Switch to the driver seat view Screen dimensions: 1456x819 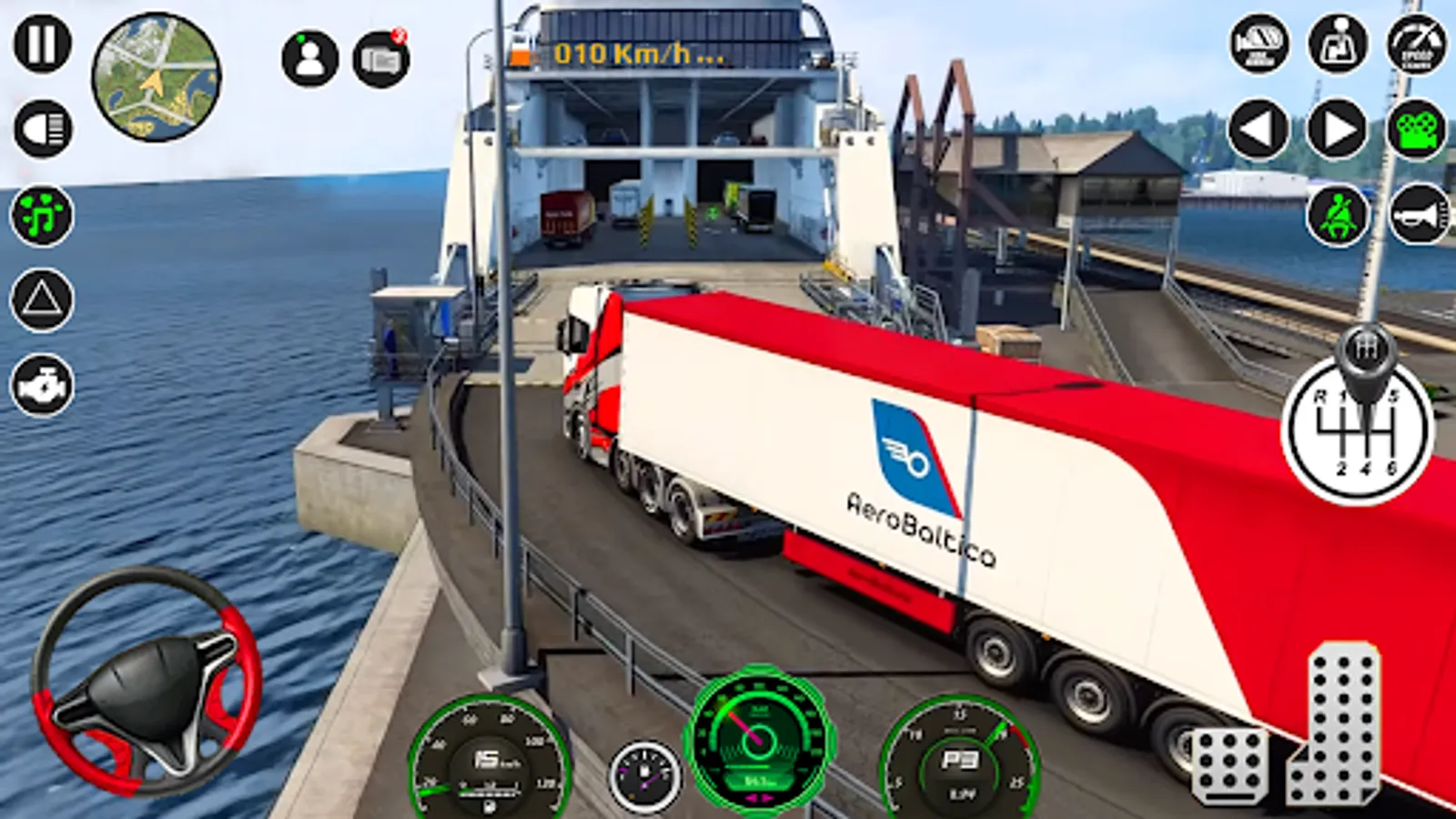point(1338,43)
